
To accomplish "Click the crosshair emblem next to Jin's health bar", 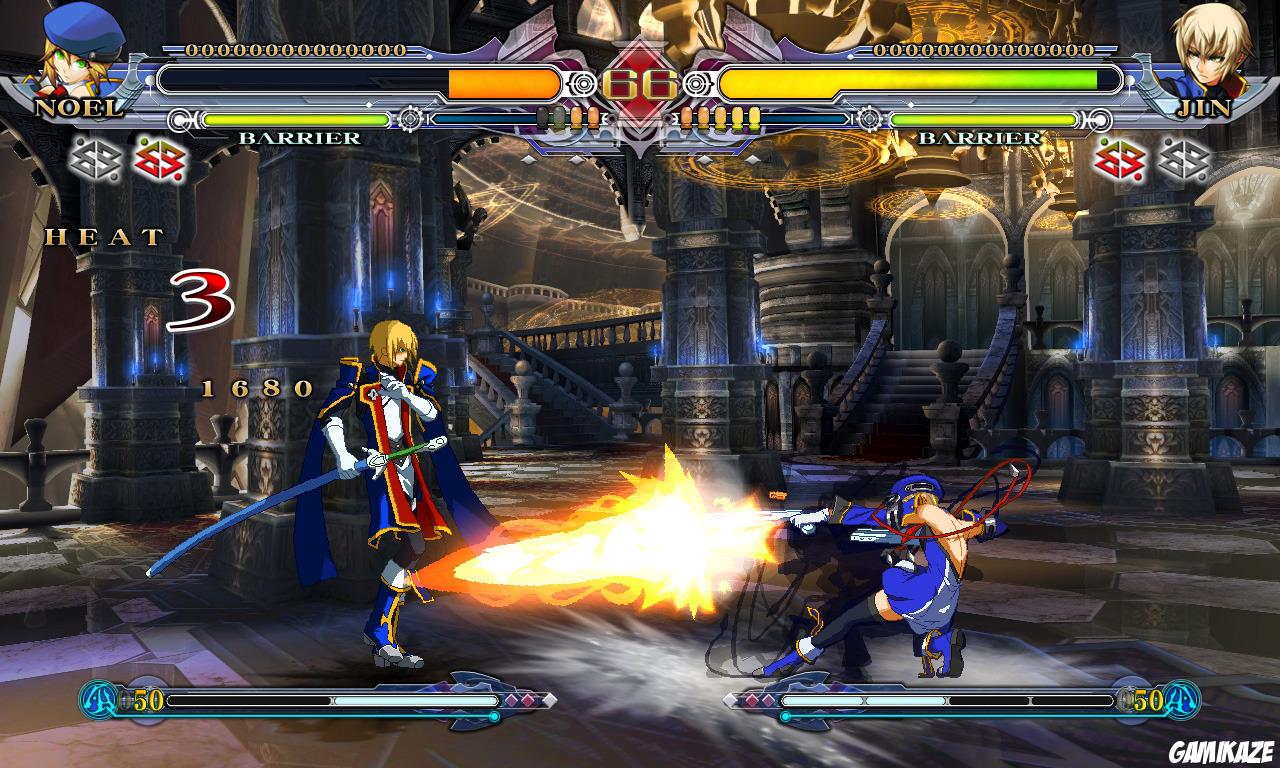I will 694,85.
